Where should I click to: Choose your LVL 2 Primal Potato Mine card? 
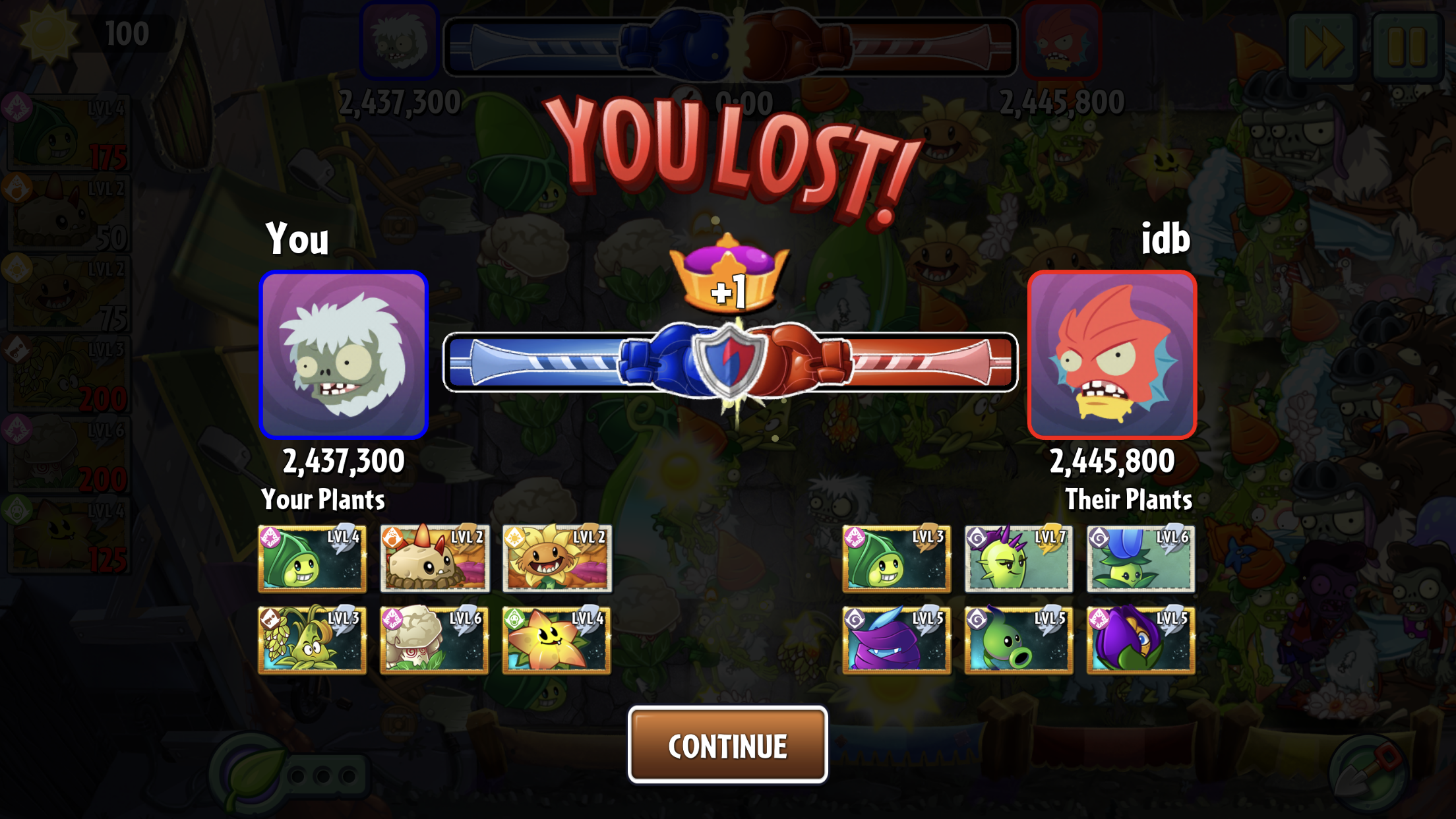pyautogui.click(x=435, y=559)
